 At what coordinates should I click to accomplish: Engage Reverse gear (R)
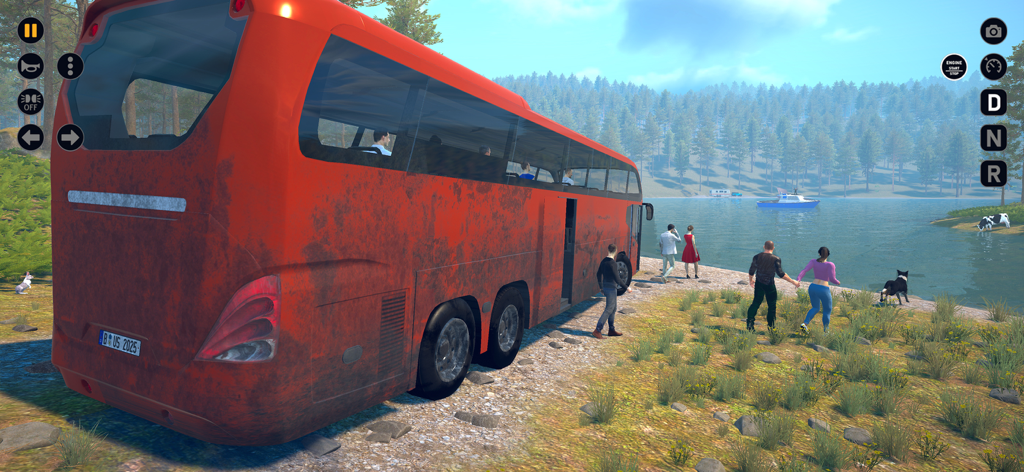pos(993,174)
